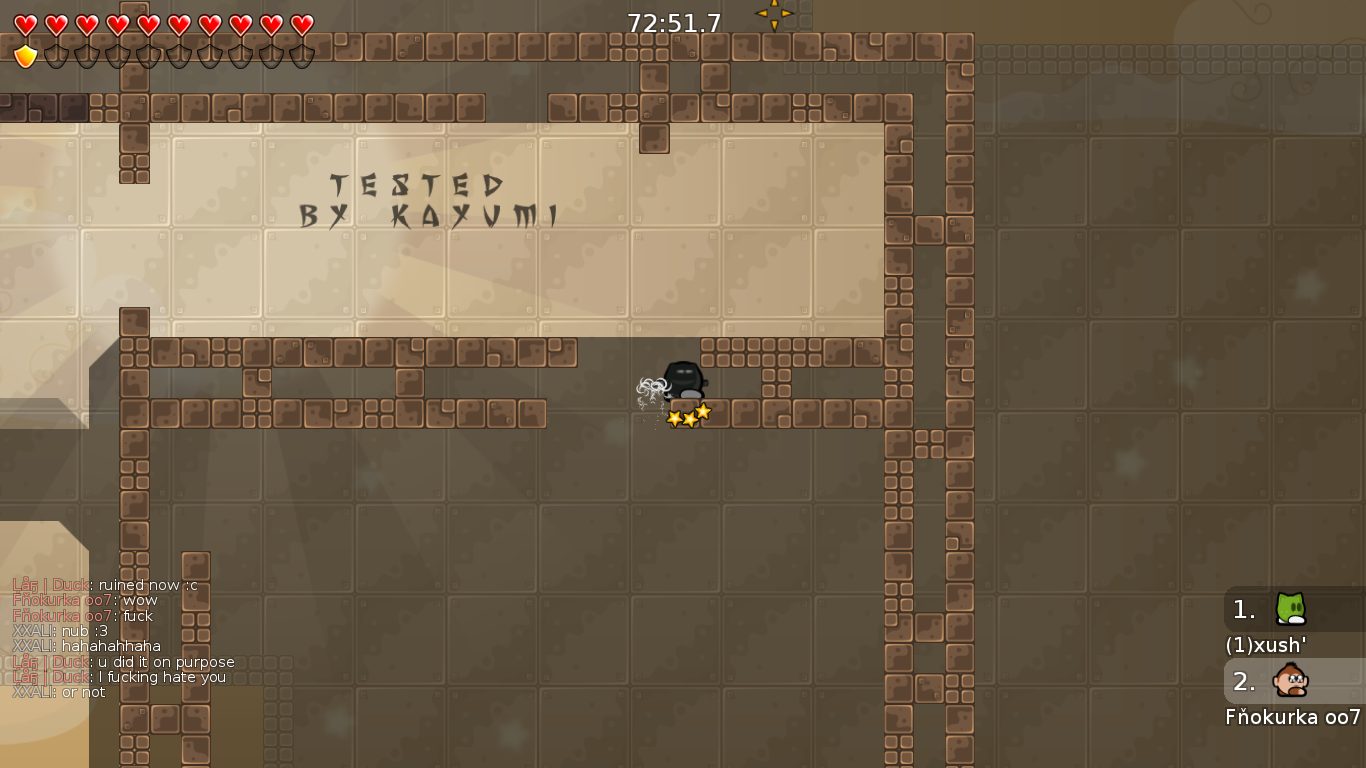This screenshot has width=1366, height=768.
Task: Click the spinning star icon near the timer
Action: click(x=776, y=15)
